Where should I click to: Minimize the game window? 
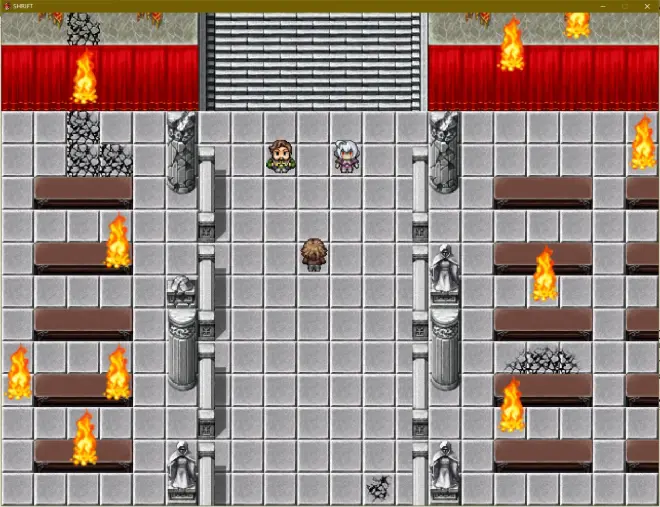tap(603, 6)
